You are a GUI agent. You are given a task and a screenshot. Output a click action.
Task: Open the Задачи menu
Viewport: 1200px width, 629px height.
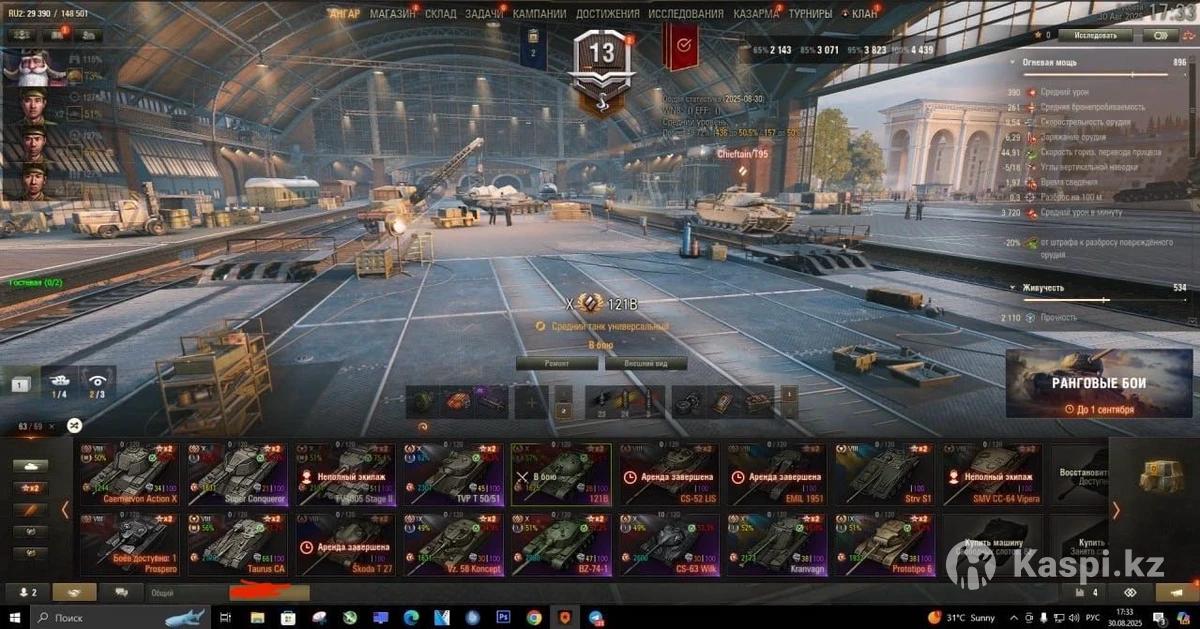pyautogui.click(x=484, y=14)
